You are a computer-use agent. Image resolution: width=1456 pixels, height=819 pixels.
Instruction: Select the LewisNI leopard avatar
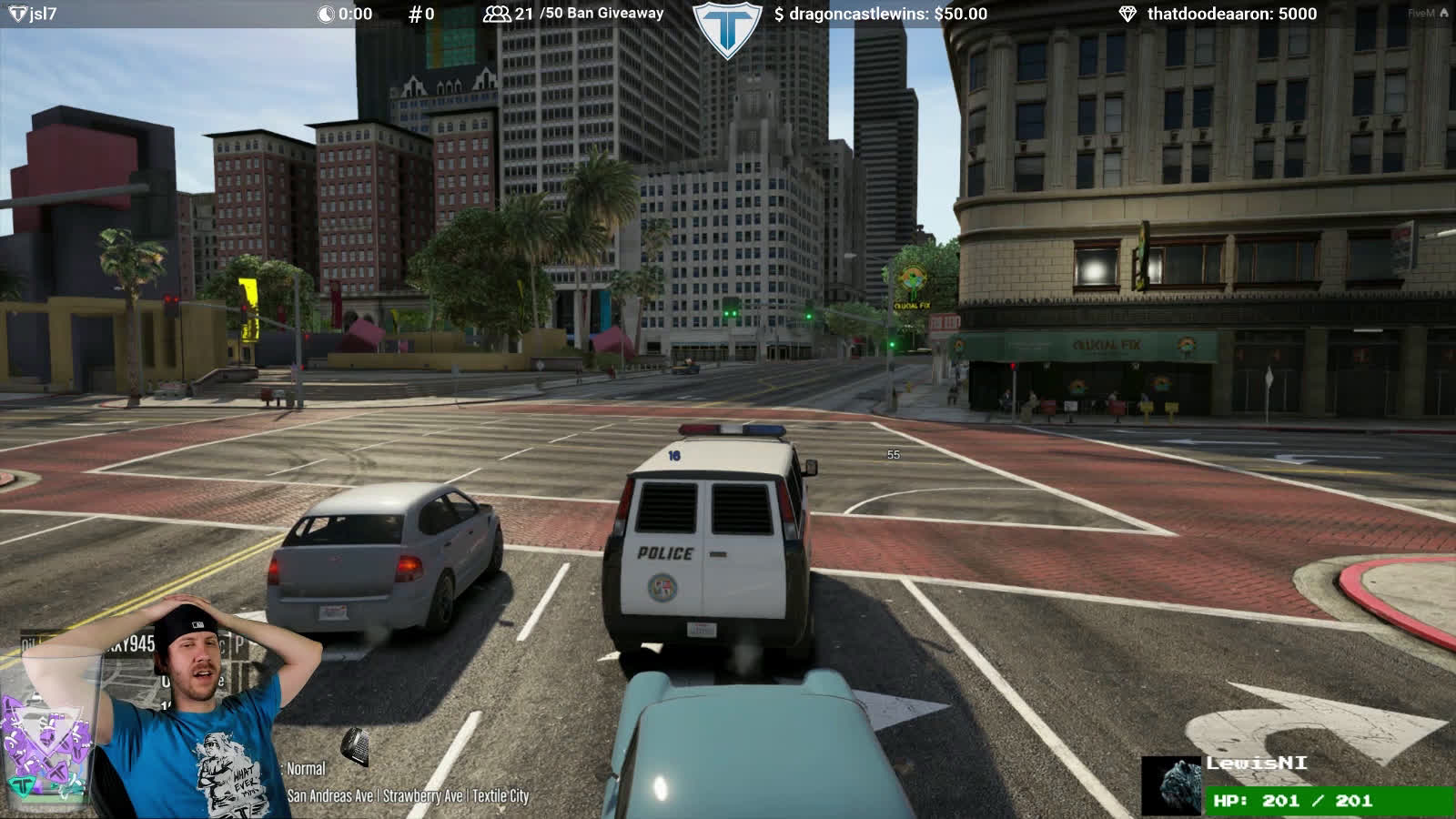[1171, 785]
